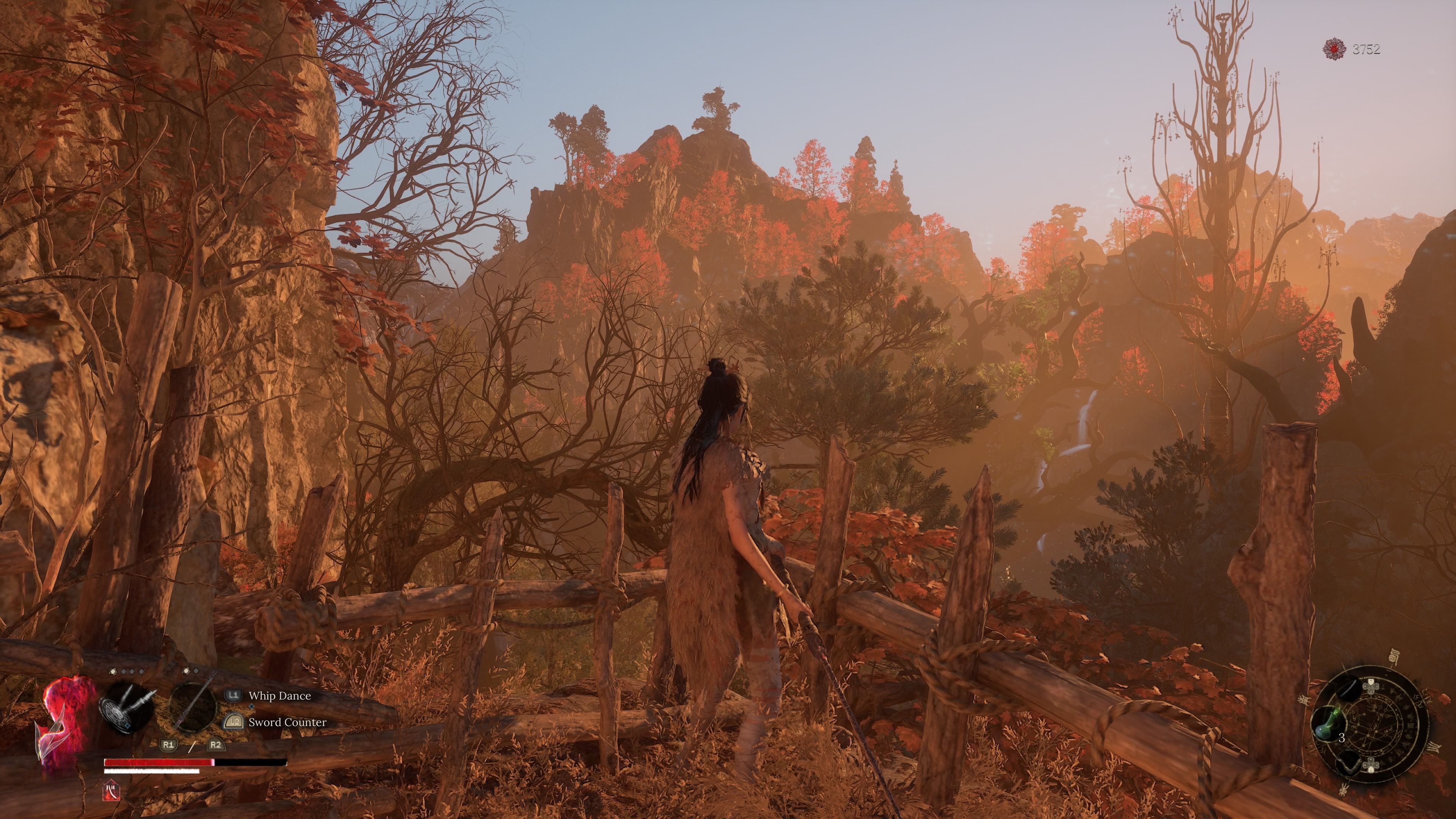Click the red flower currency icon
Screen dimensions: 1456x819
click(1334, 49)
